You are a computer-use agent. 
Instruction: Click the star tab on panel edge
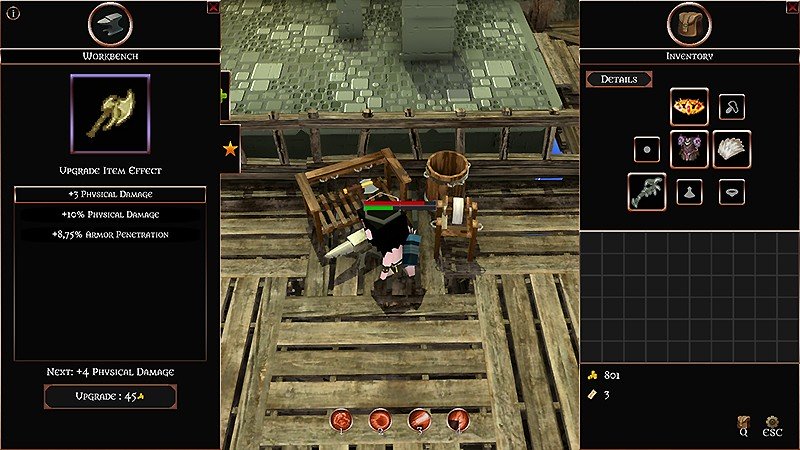[230, 149]
